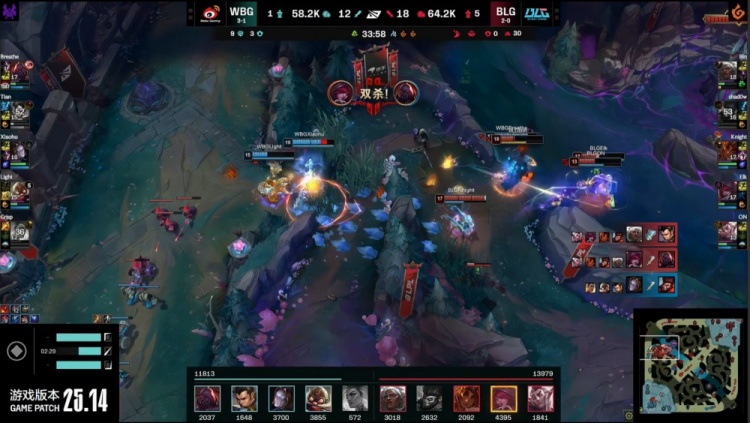Click the WBG team logo
750x423 pixels.
click(x=211, y=13)
